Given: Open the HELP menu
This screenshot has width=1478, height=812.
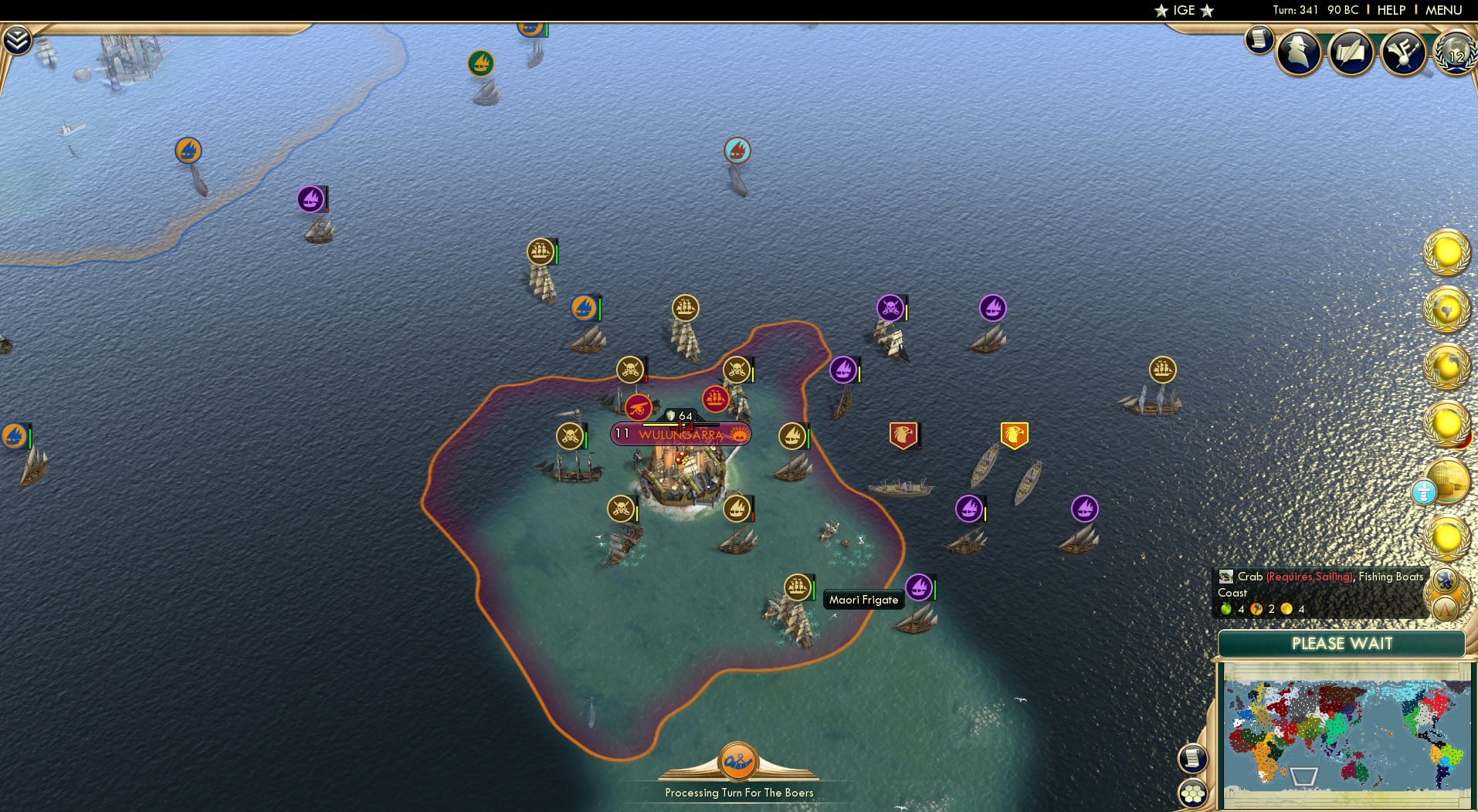Looking at the screenshot, I should coord(1391,10).
